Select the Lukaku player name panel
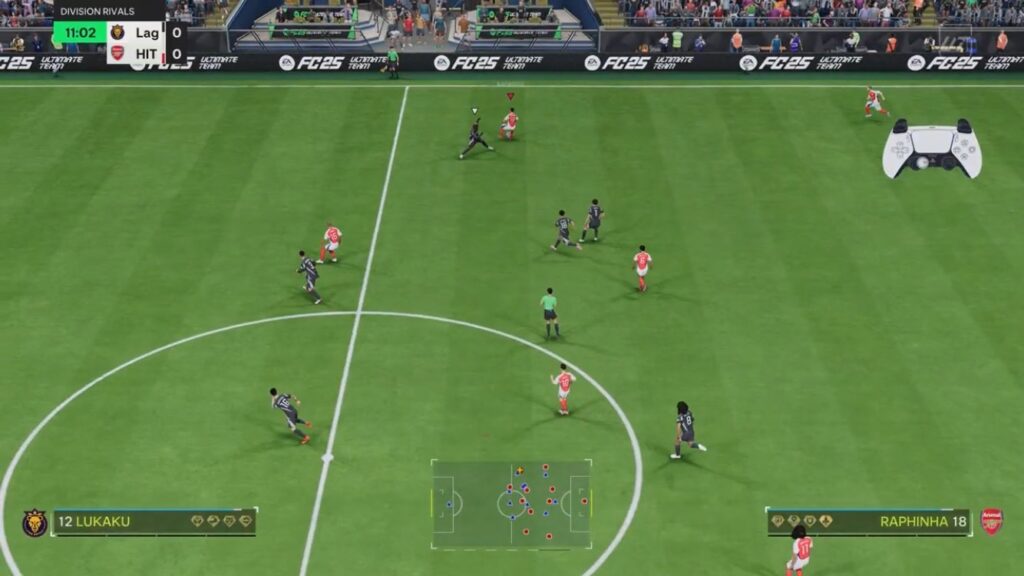The image size is (1024, 576). 154,522
